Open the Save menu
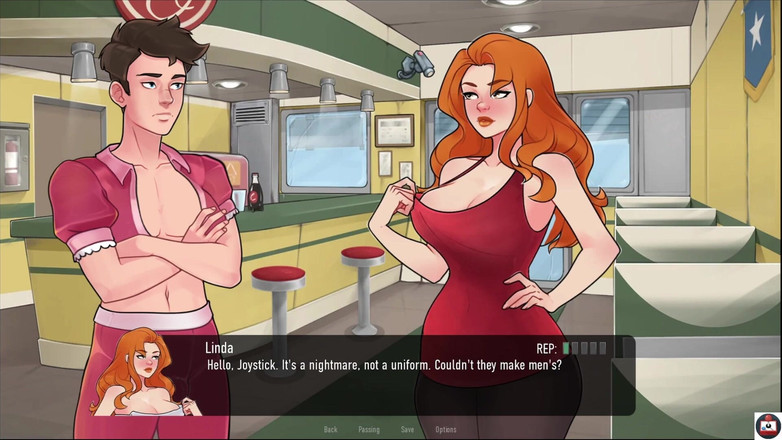Viewport: 782px width, 440px height. coord(407,429)
